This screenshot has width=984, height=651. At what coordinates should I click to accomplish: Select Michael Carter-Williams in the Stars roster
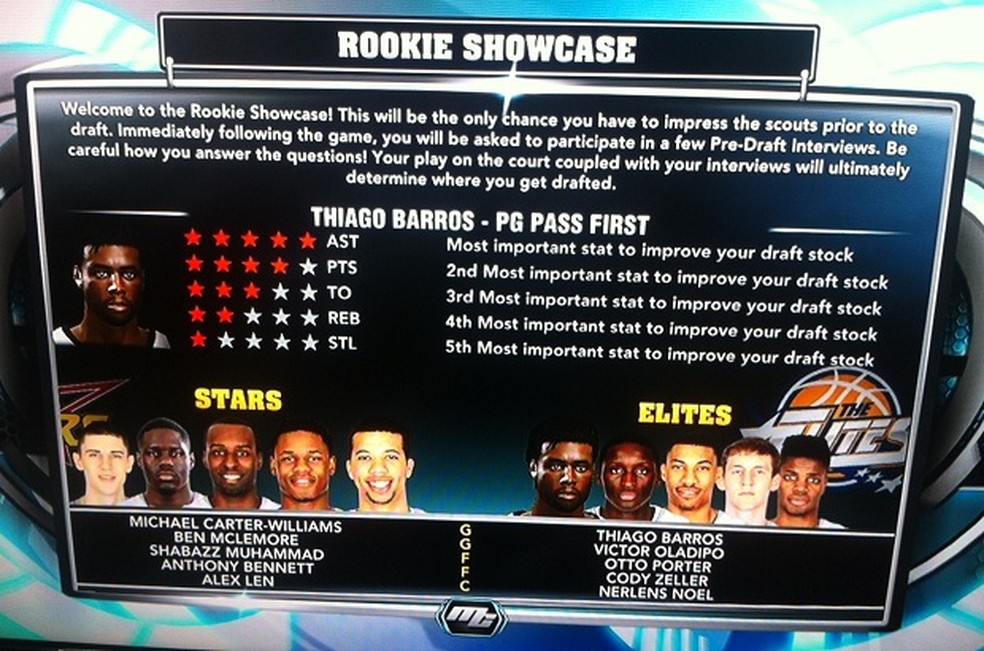pos(235,526)
